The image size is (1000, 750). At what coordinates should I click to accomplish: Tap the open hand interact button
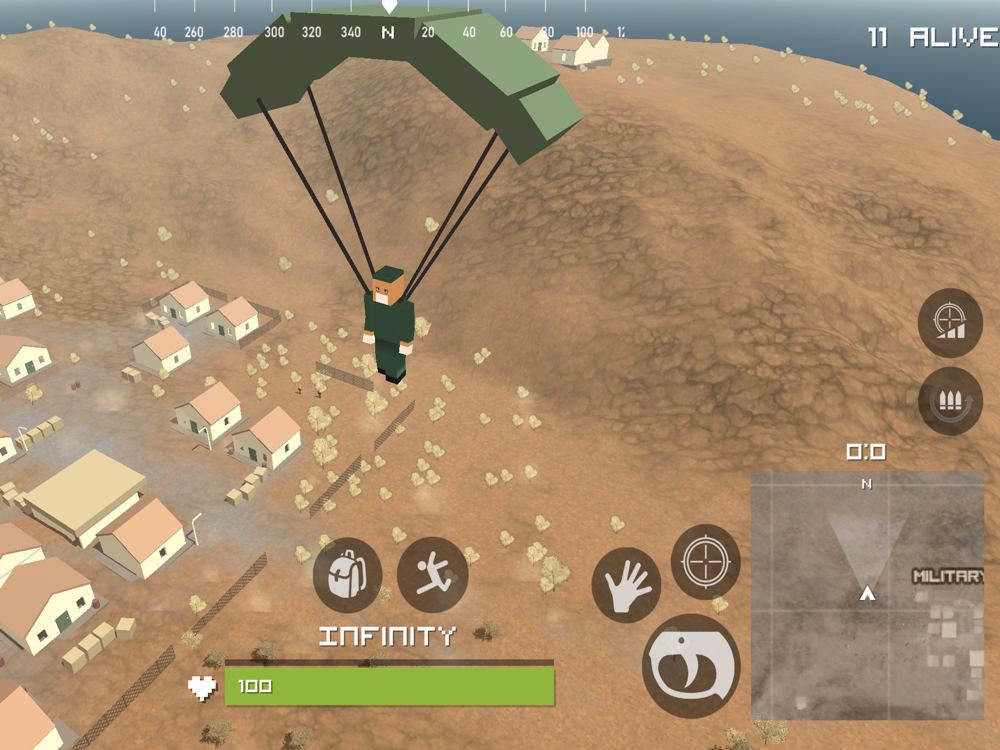click(626, 585)
